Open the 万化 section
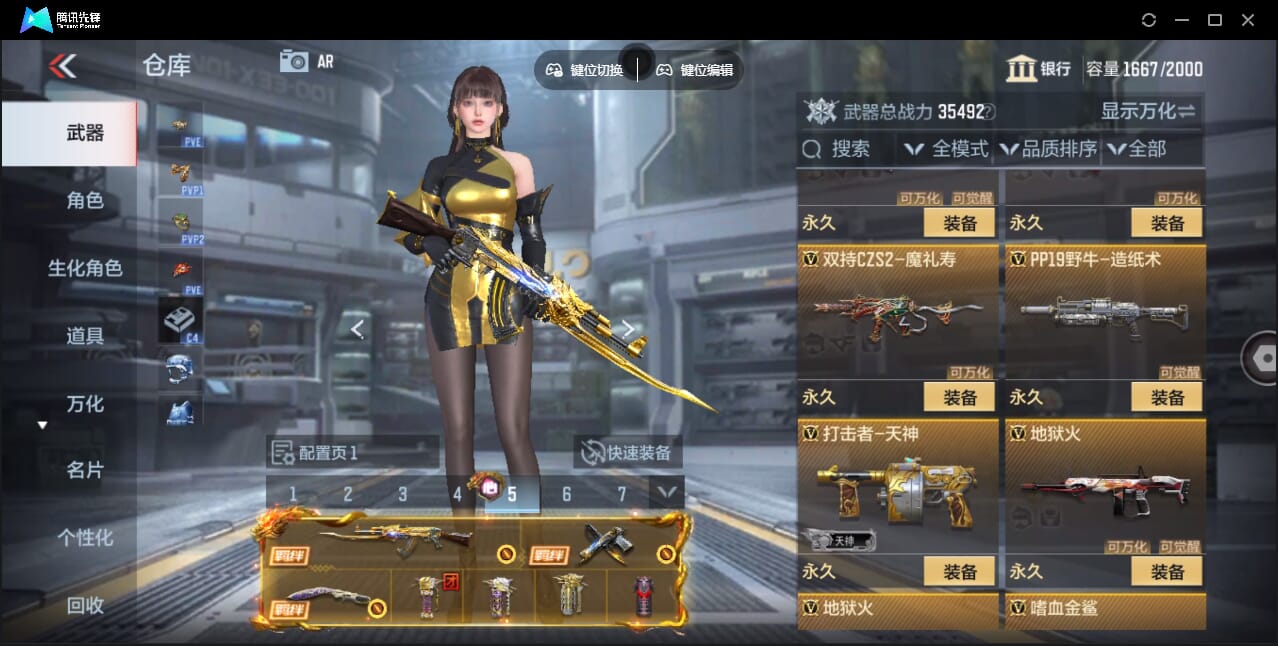Viewport: 1278px width, 646px height. [85, 404]
